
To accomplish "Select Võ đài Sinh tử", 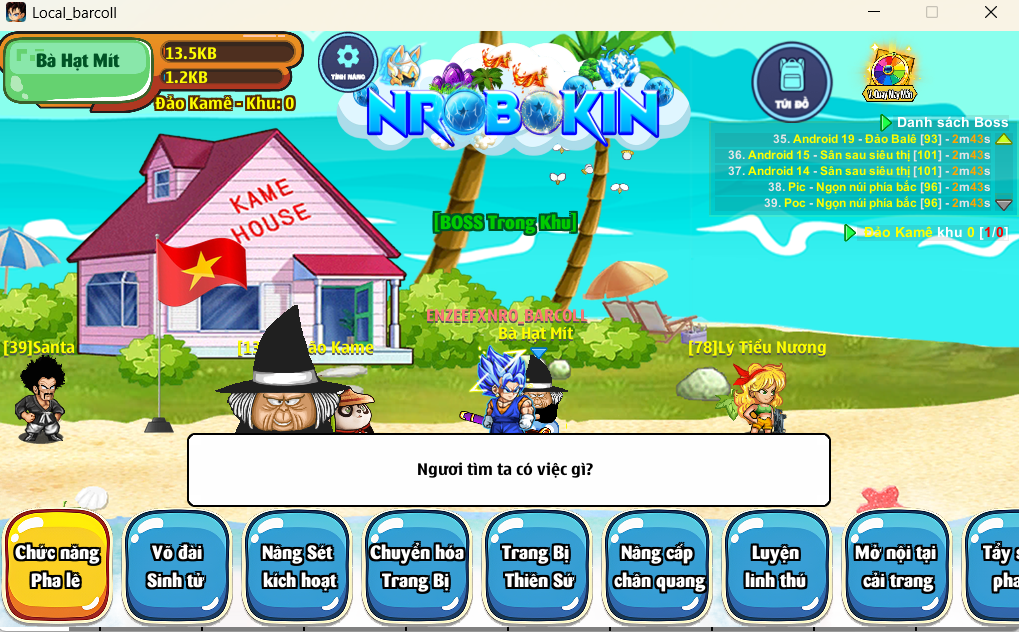I will pos(176,566).
